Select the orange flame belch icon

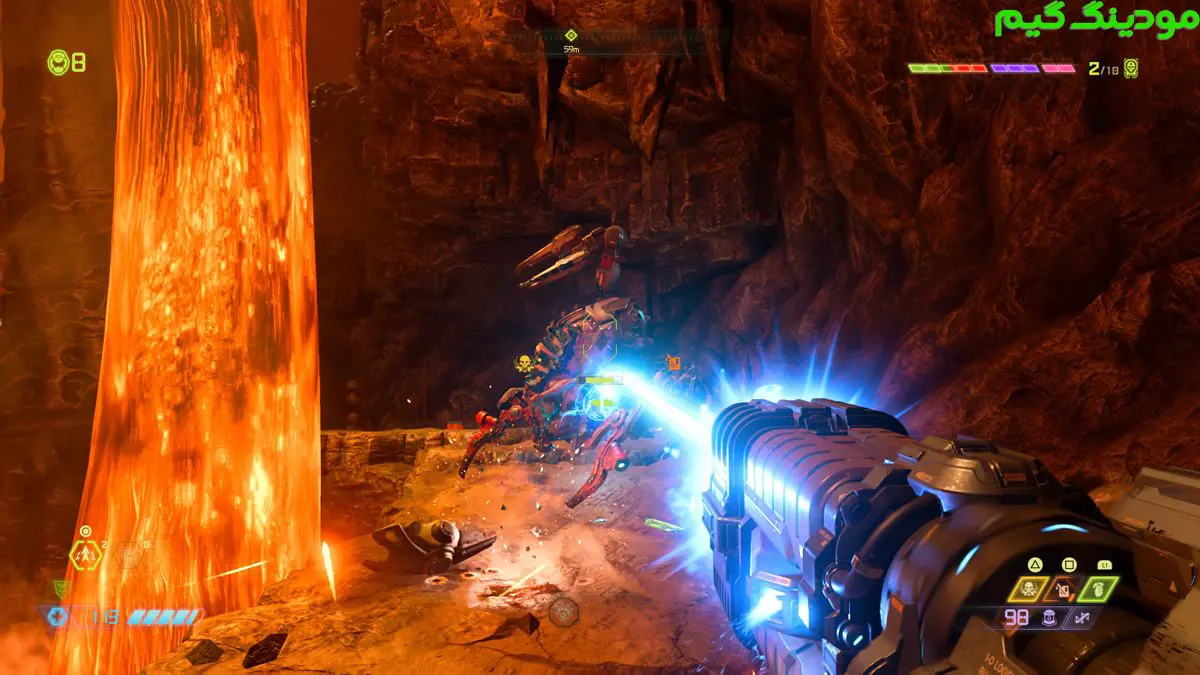tap(1066, 588)
